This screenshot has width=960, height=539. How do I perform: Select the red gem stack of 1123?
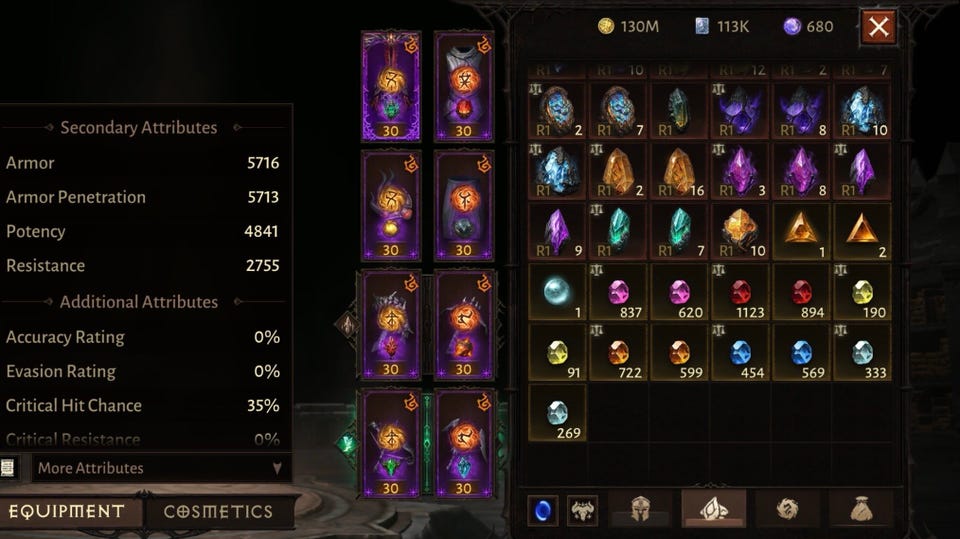pyautogui.click(x=741, y=292)
